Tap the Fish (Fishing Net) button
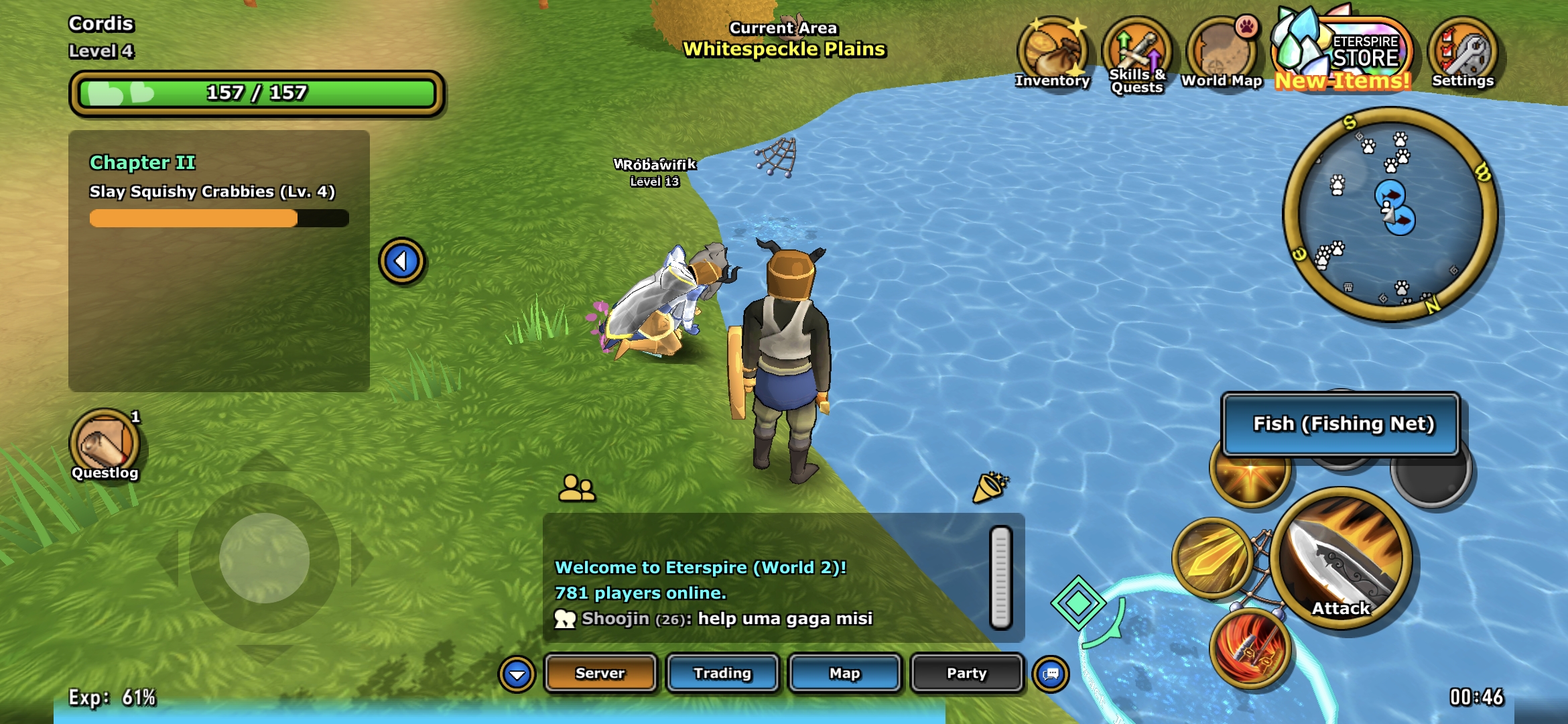Image resolution: width=1568 pixels, height=724 pixels. [1342, 424]
